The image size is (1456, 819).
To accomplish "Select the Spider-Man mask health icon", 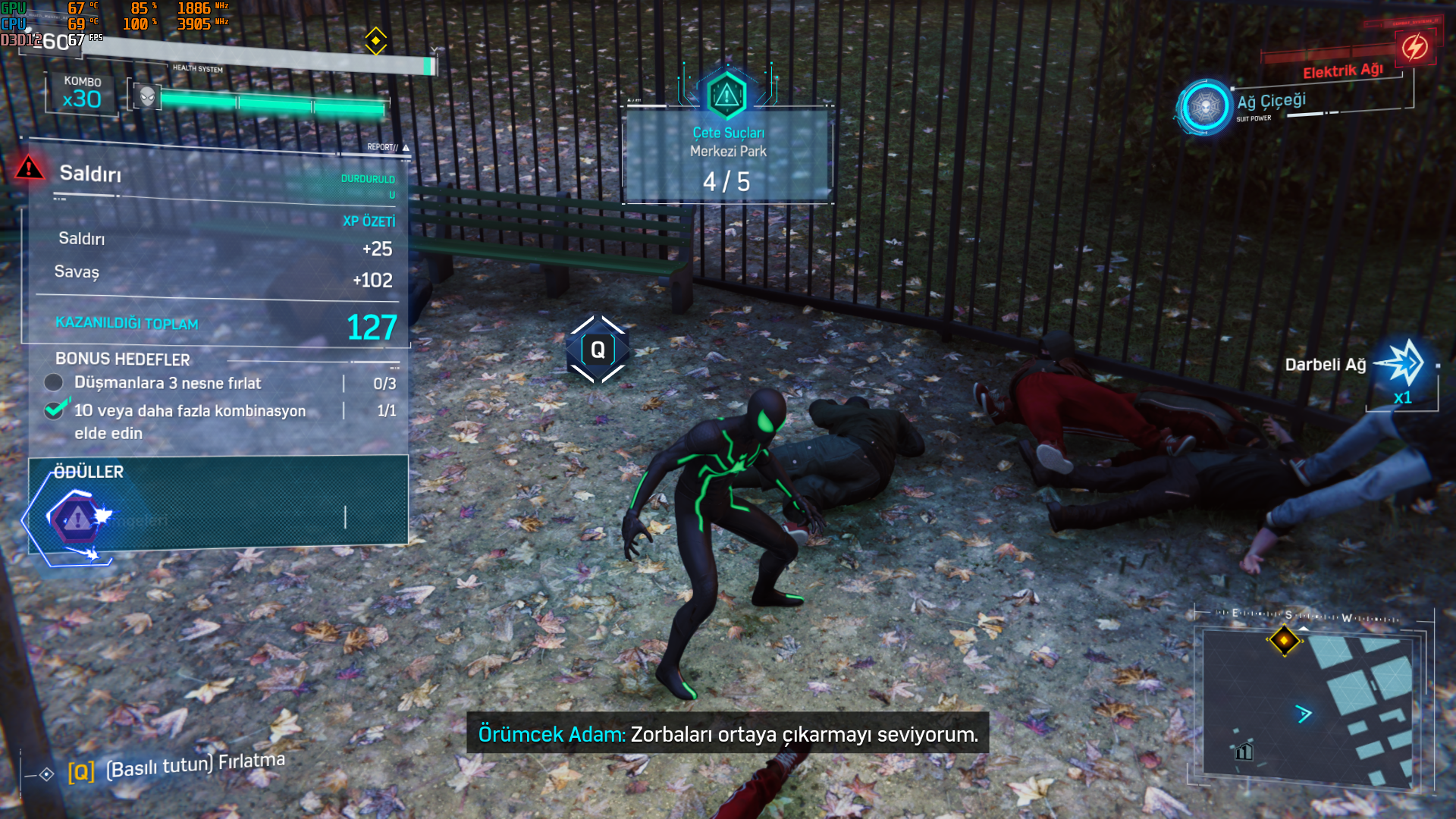I will (x=147, y=96).
